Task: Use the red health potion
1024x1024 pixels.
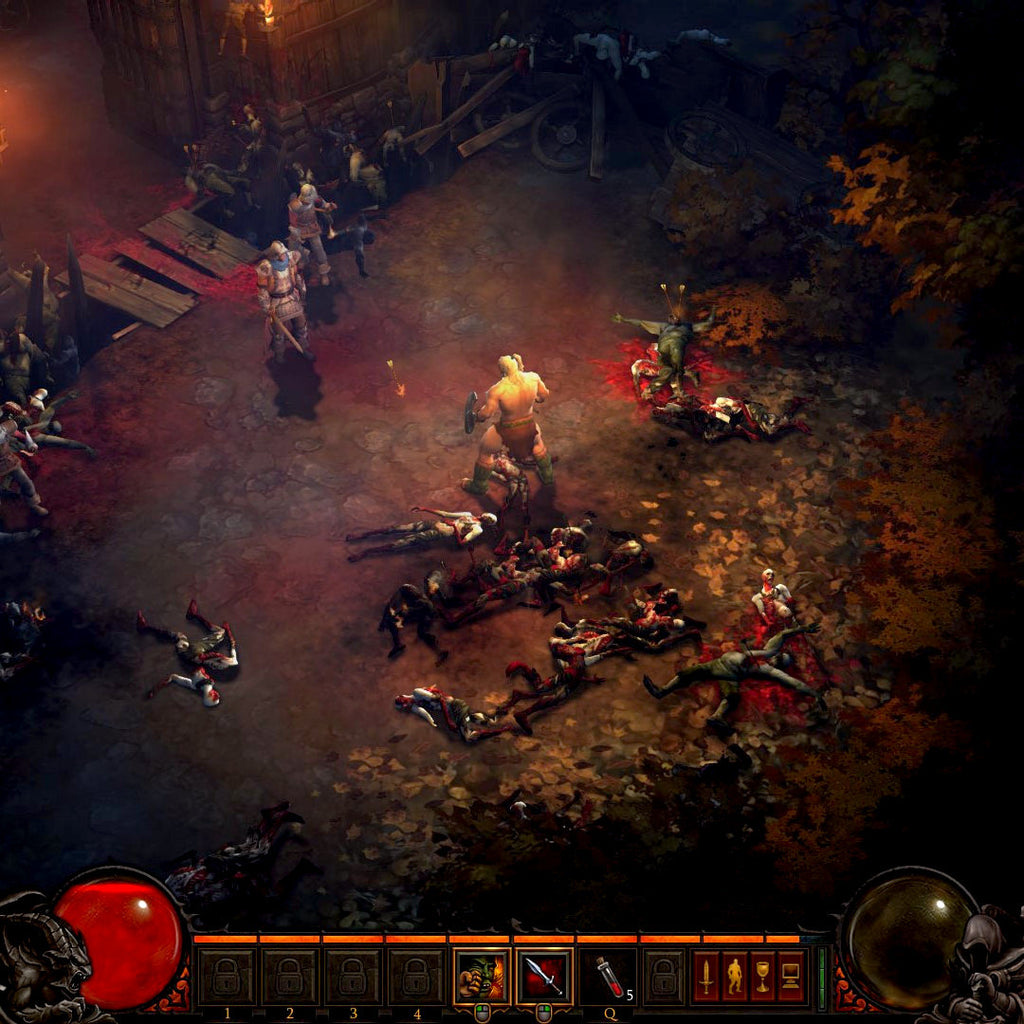Action: tap(608, 977)
